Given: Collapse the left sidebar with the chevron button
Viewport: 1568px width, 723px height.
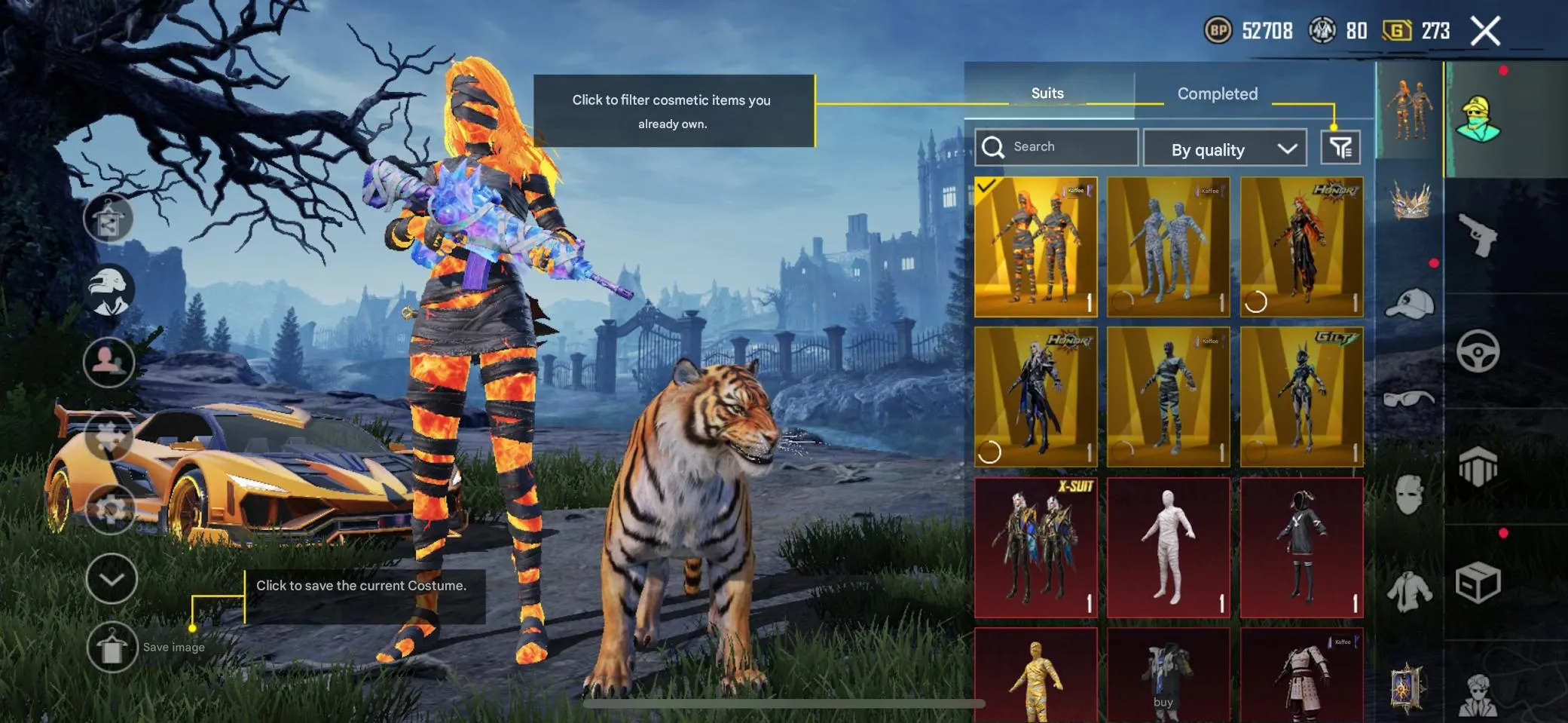Looking at the screenshot, I should pyautogui.click(x=111, y=578).
